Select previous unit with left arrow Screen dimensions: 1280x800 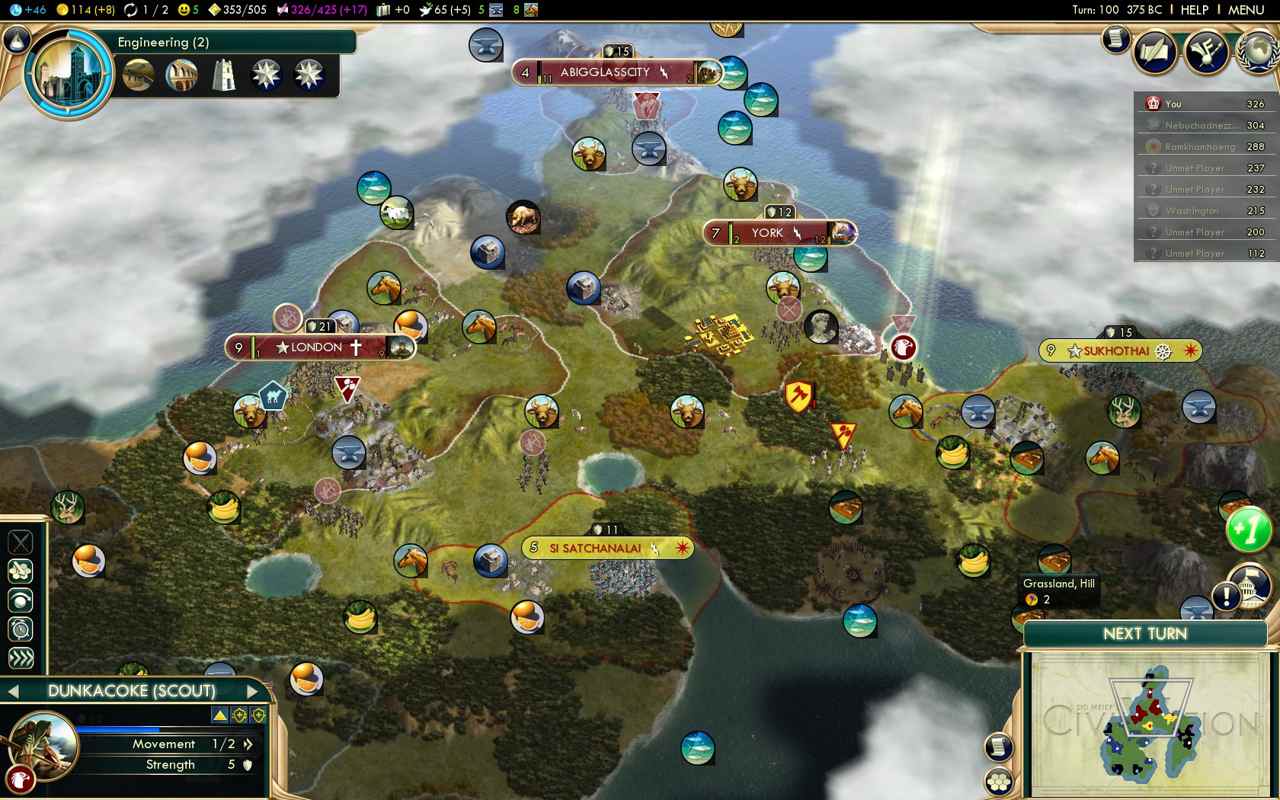click(14, 691)
